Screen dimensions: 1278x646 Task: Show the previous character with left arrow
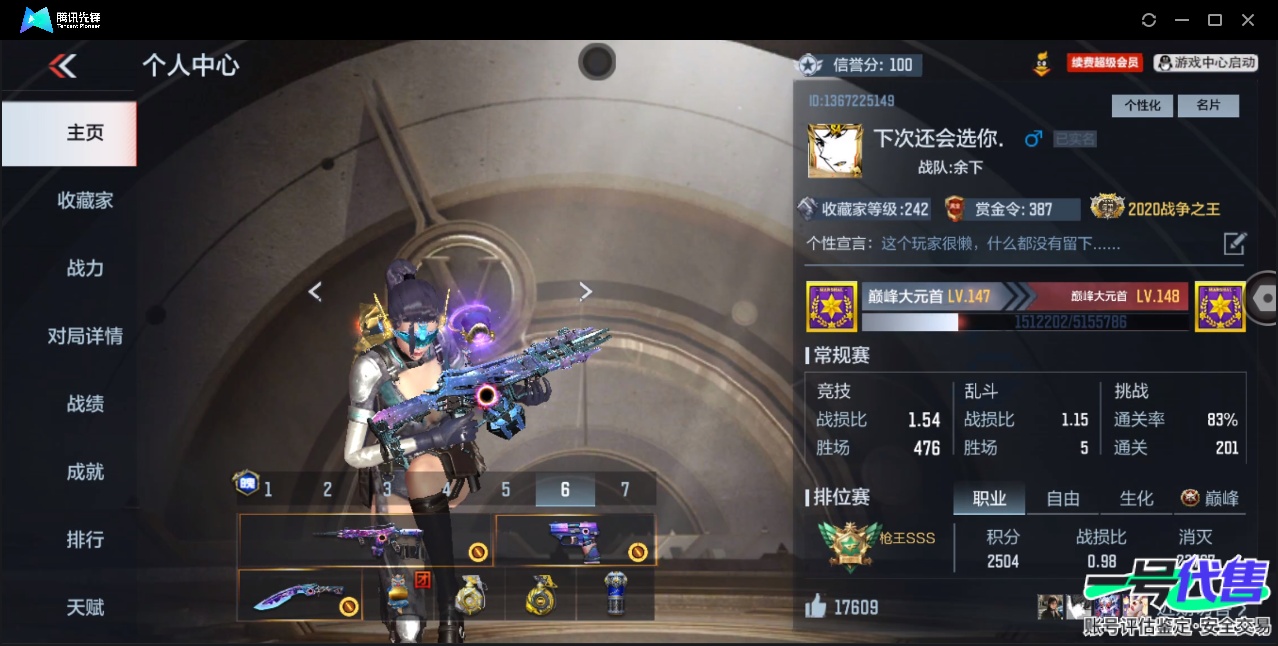tap(315, 291)
